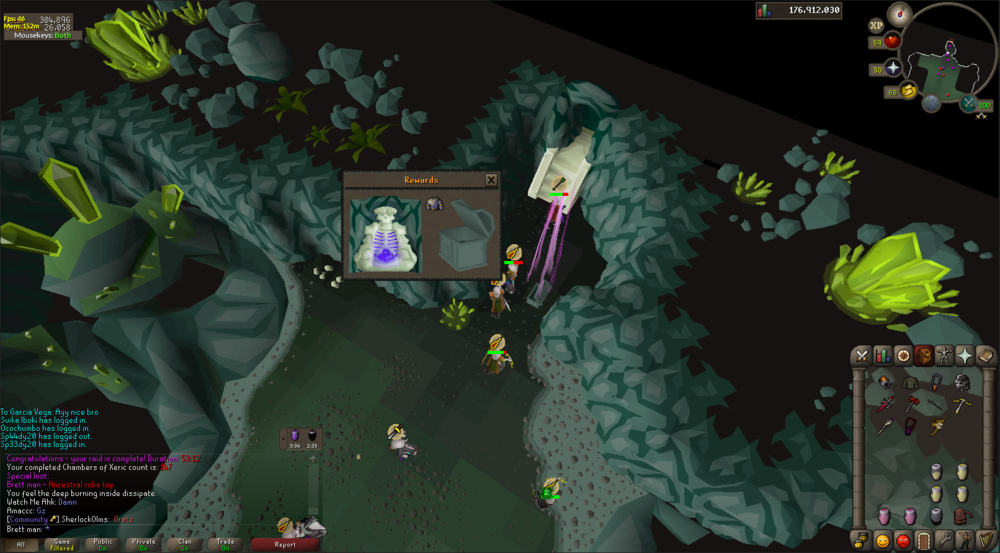Toggle the XP drops button
The height and width of the screenshot is (553, 1000).
point(876,24)
